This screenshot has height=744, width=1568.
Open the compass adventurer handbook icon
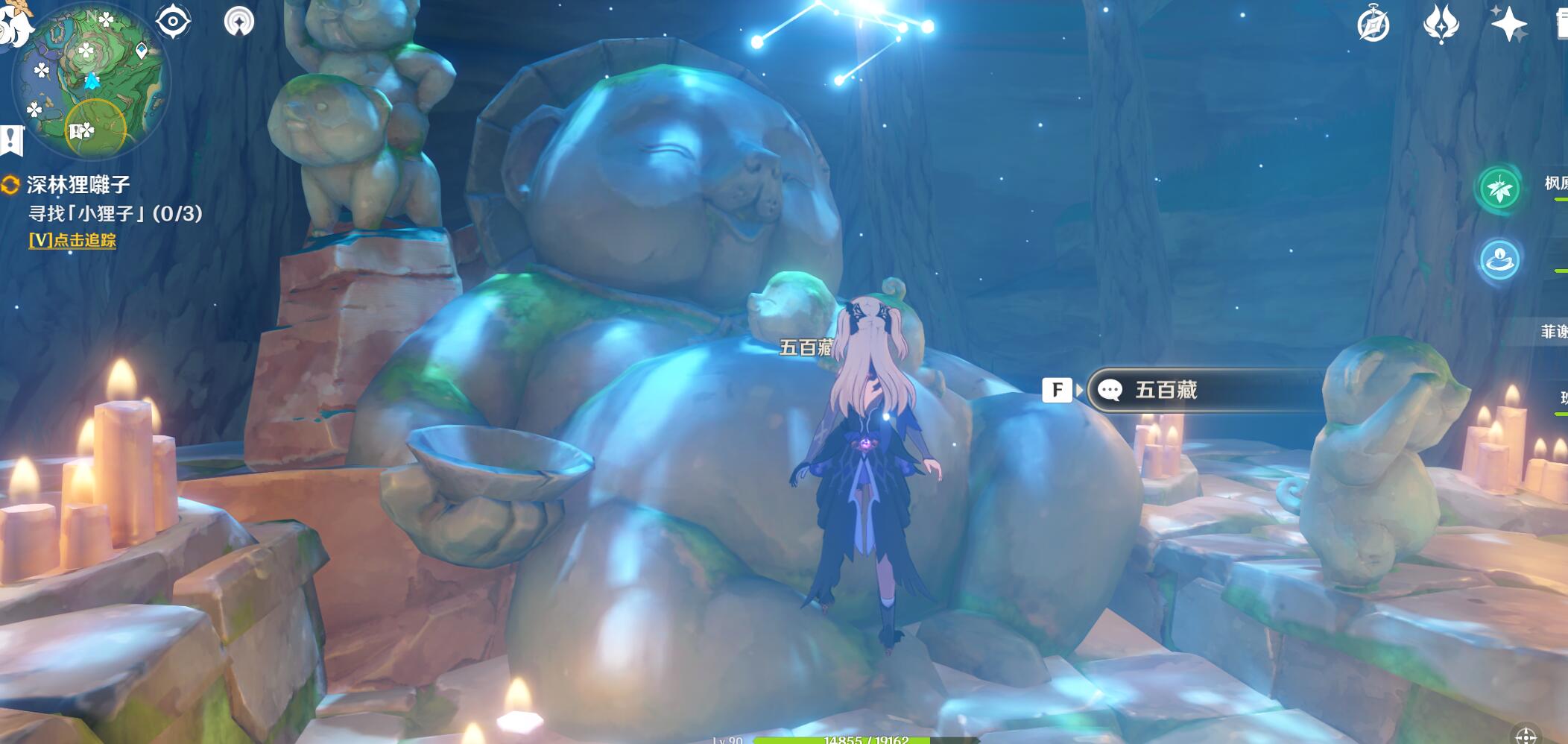[x=1373, y=25]
